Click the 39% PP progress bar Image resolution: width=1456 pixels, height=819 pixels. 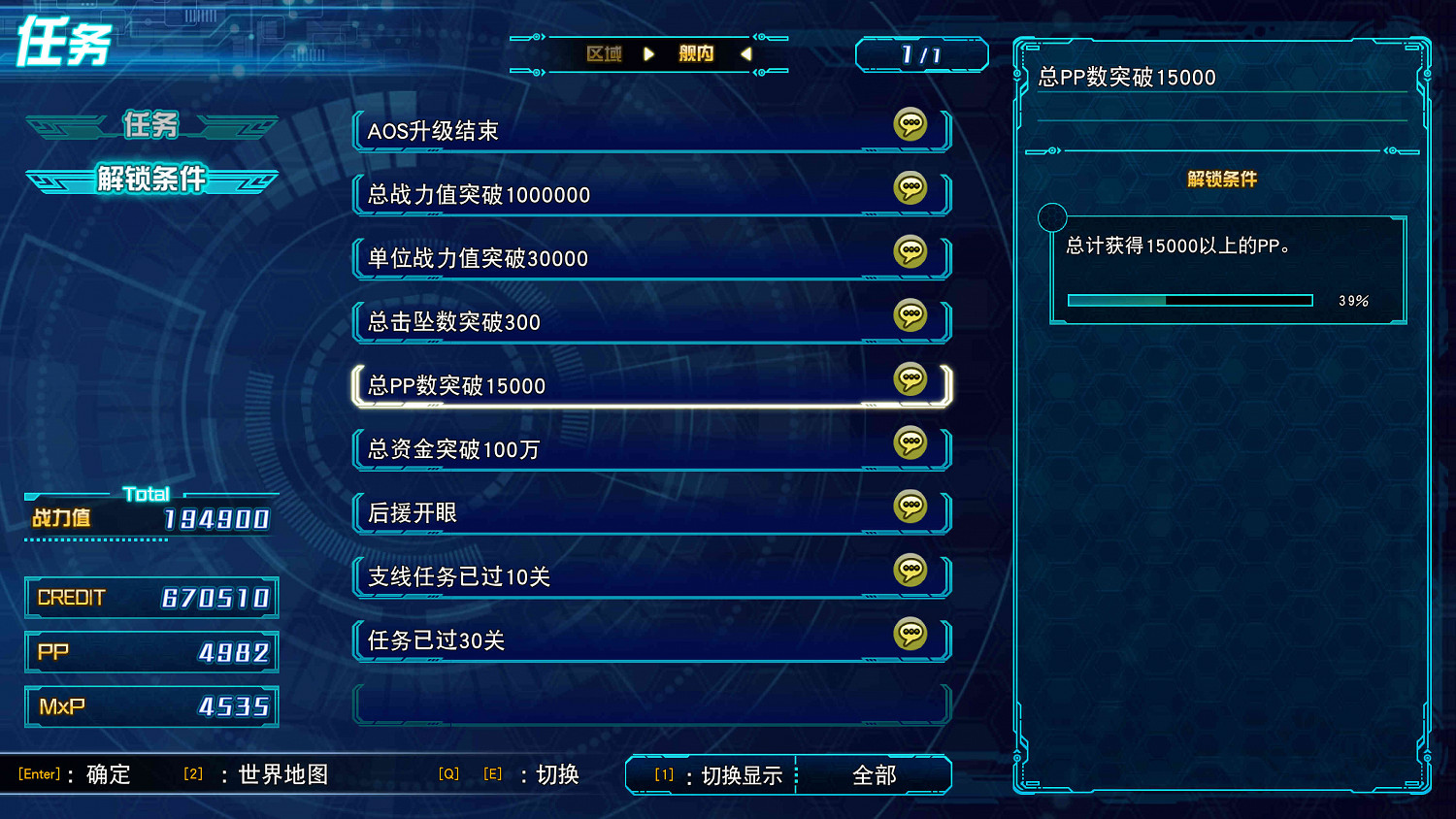click(1189, 300)
